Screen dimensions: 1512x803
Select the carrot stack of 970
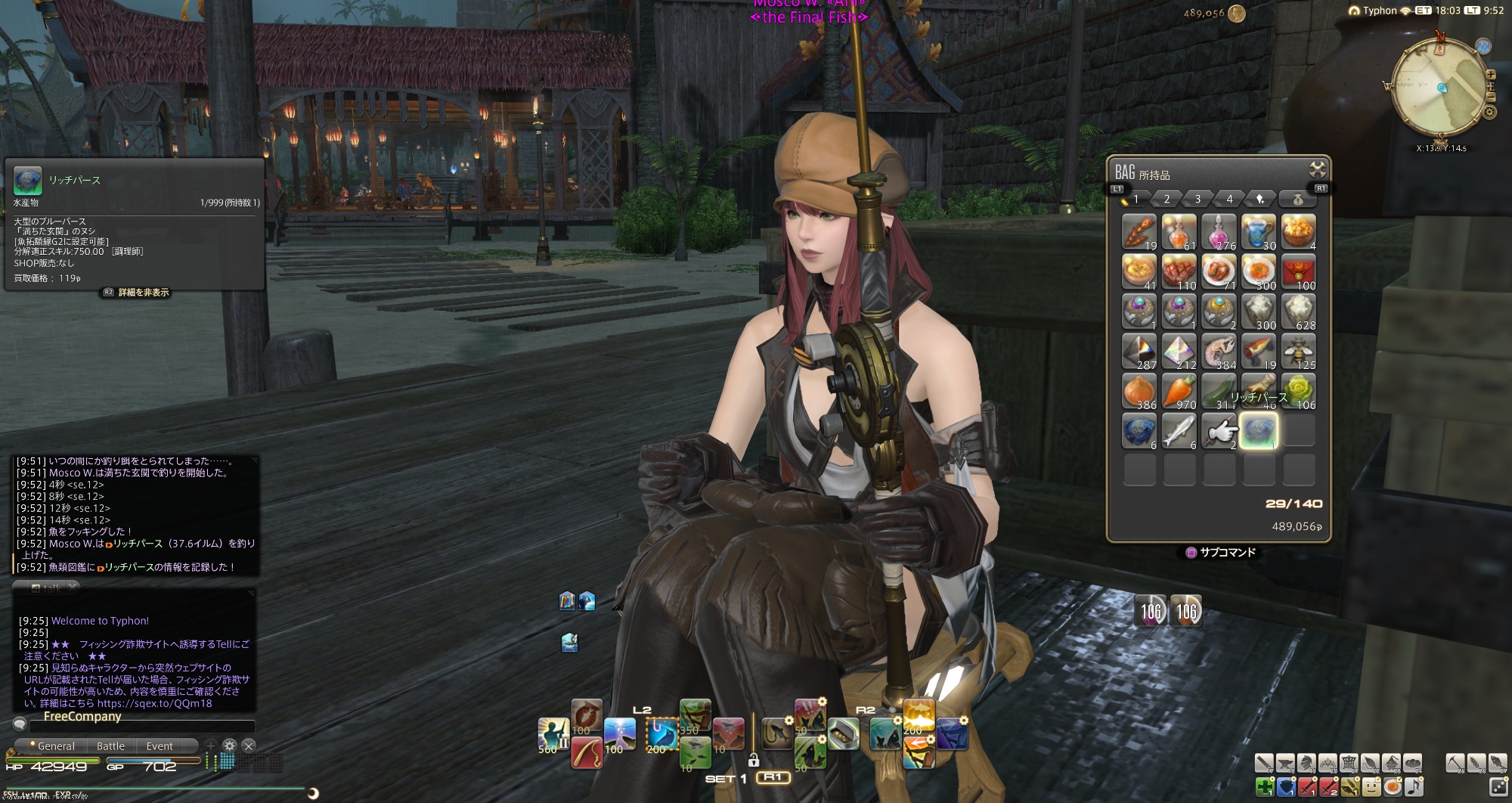point(1179,391)
